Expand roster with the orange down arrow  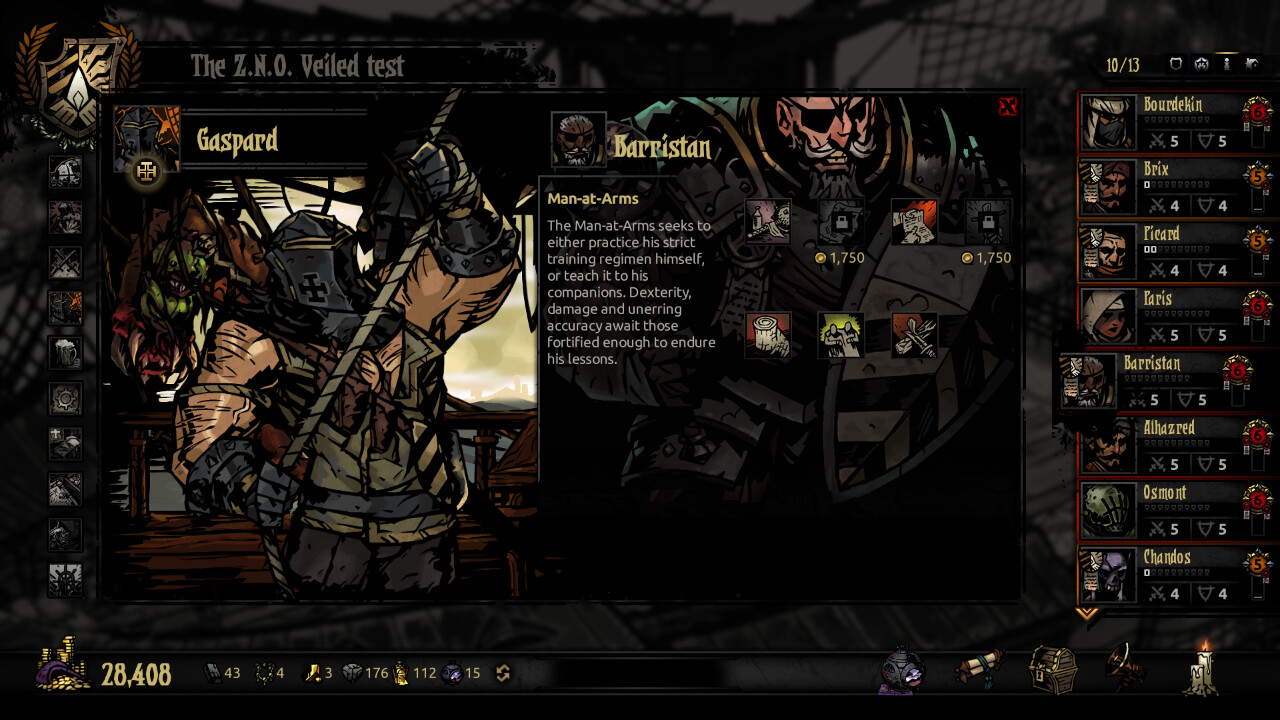1086,613
